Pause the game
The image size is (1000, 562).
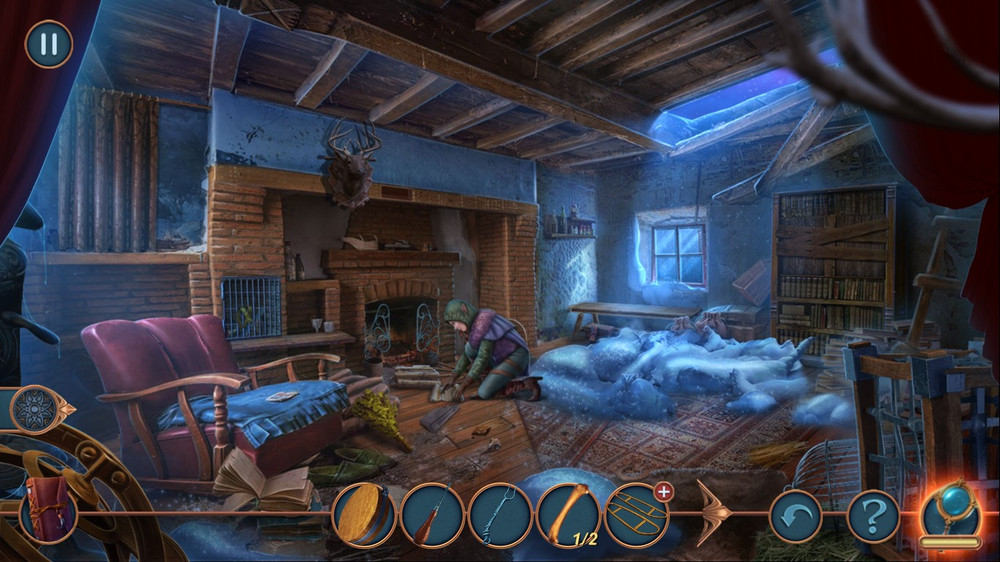click(48, 45)
